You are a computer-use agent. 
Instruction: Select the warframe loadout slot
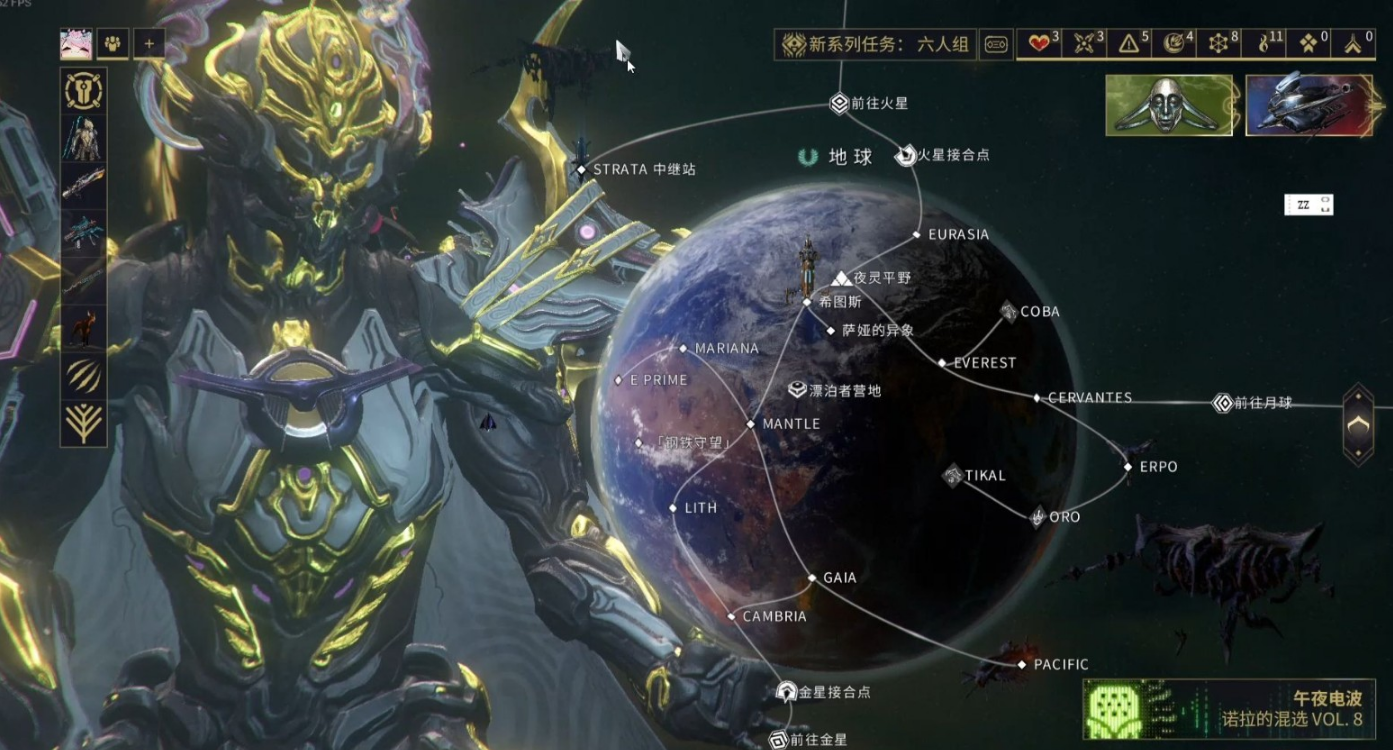(84, 138)
